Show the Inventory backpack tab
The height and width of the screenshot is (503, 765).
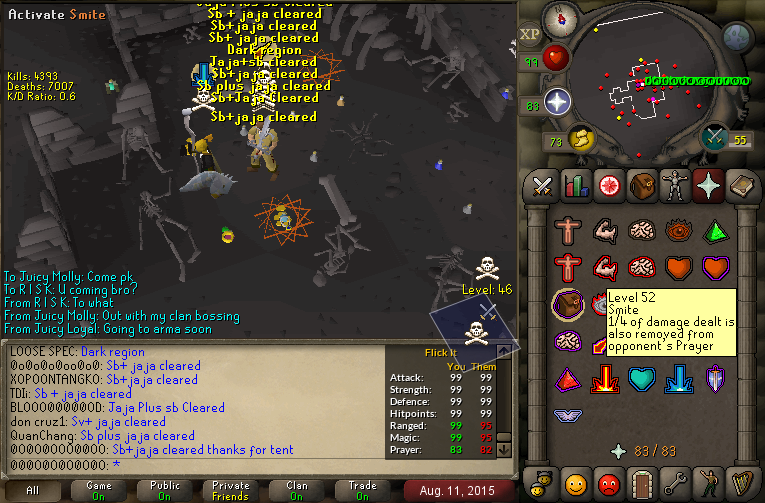641,185
